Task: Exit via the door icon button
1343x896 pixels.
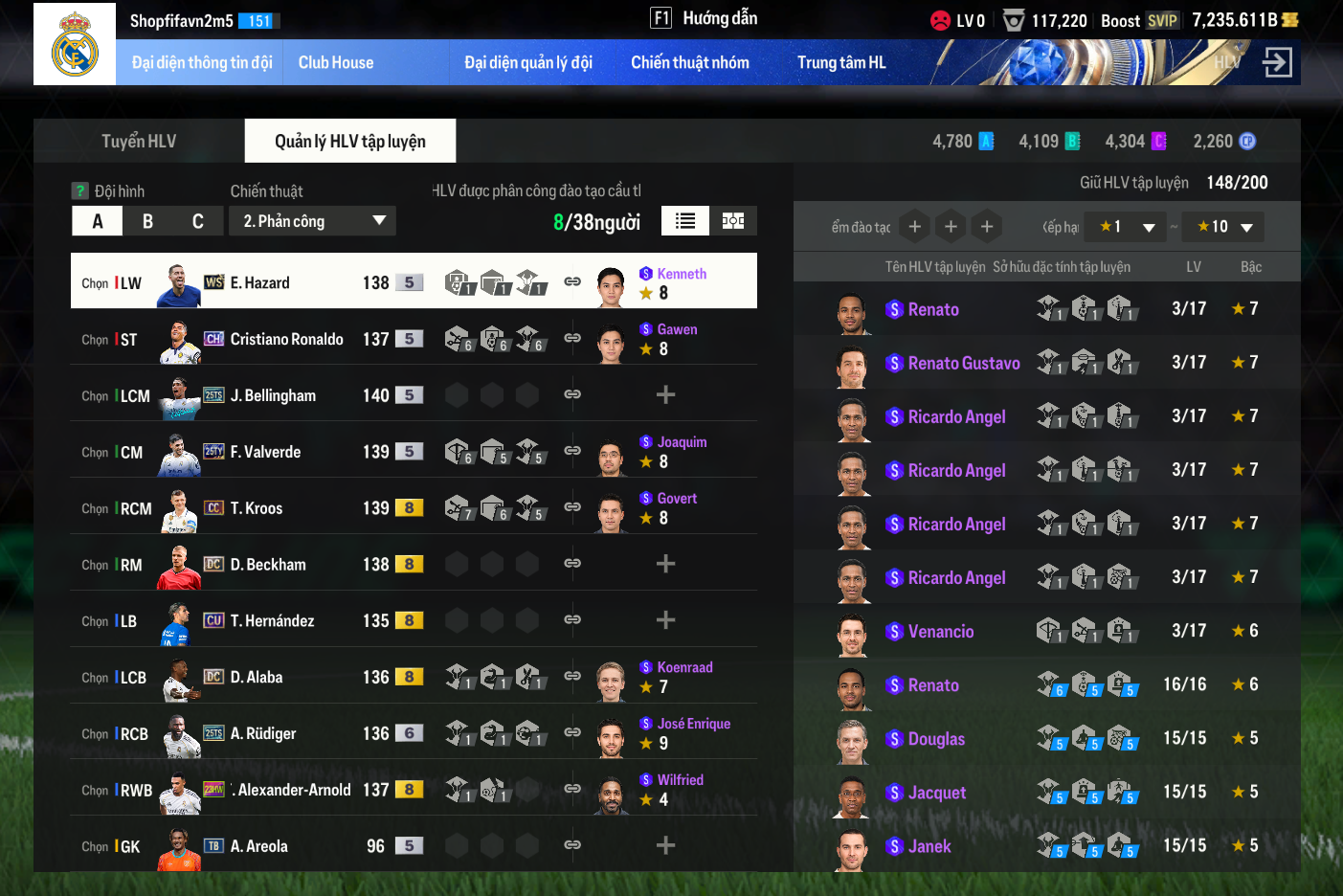Action: click(1277, 63)
